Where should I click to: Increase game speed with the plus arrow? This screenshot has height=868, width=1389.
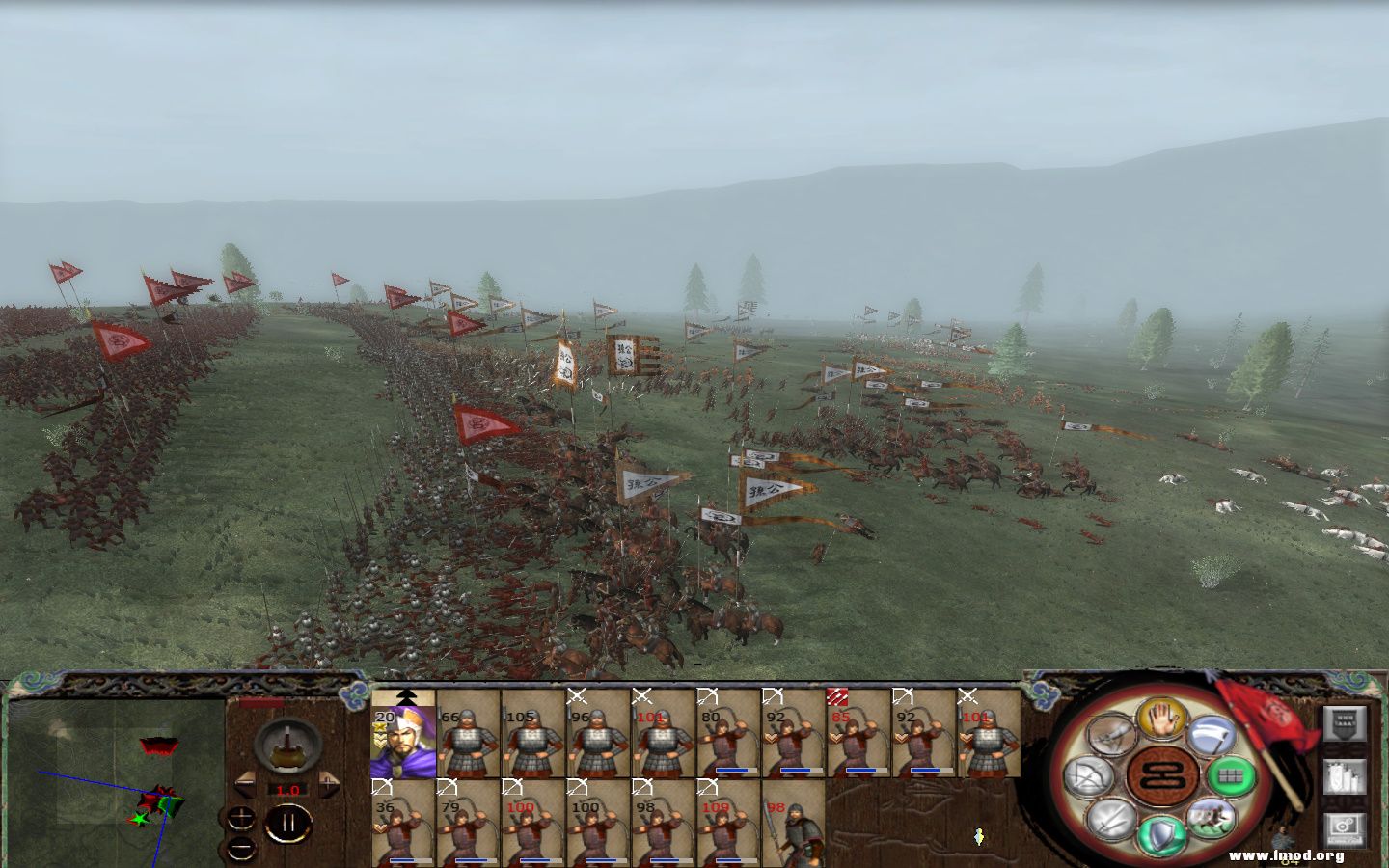329,784
